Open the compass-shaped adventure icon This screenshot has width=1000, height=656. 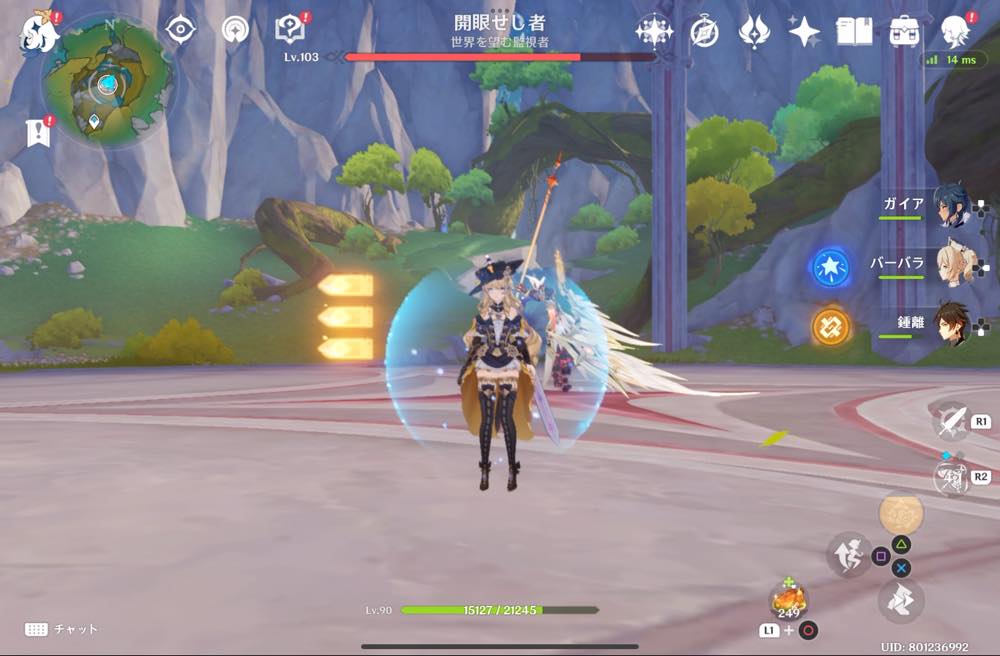(x=704, y=32)
